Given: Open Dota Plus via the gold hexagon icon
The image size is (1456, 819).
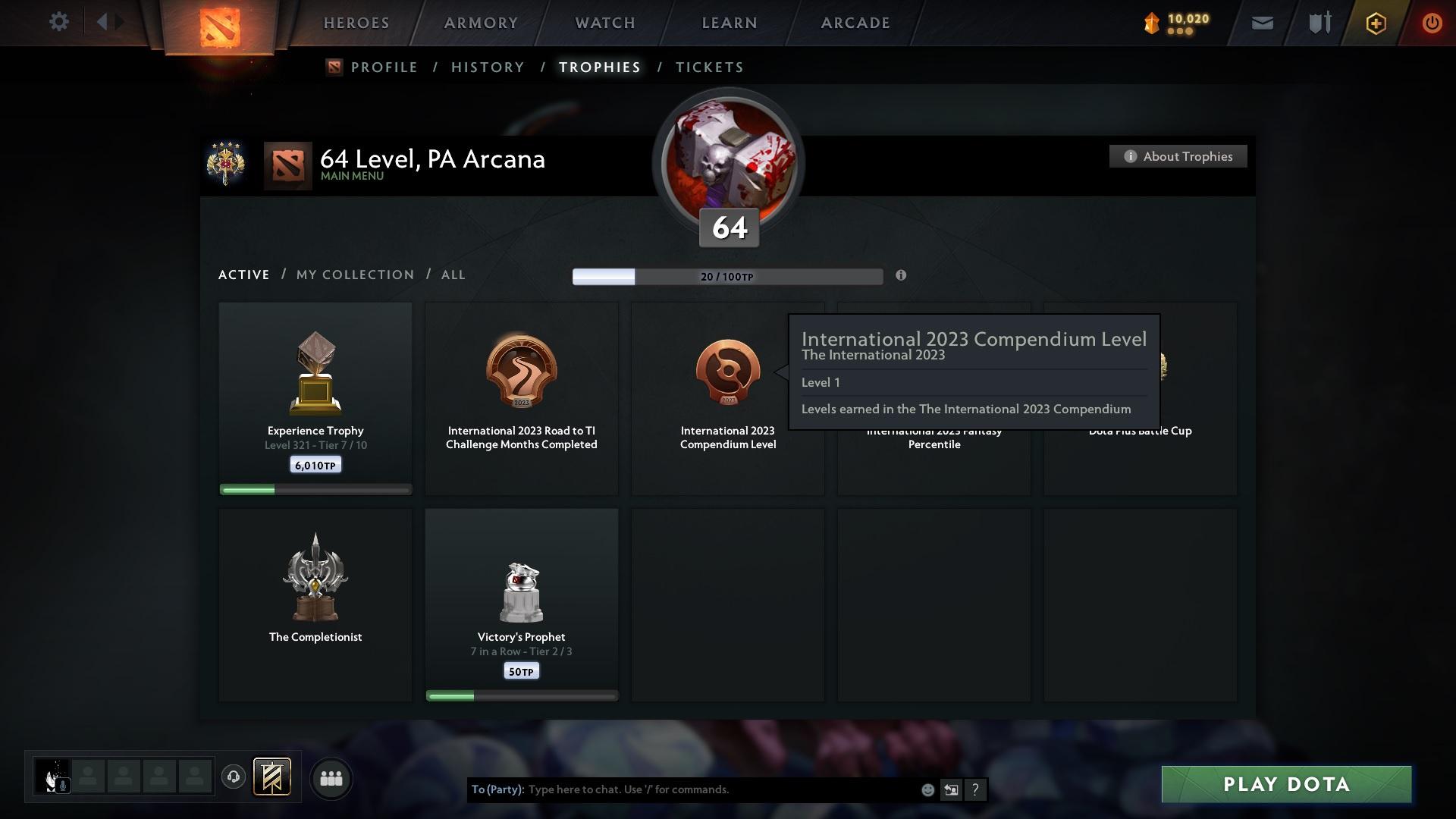Looking at the screenshot, I should tap(1375, 23).
